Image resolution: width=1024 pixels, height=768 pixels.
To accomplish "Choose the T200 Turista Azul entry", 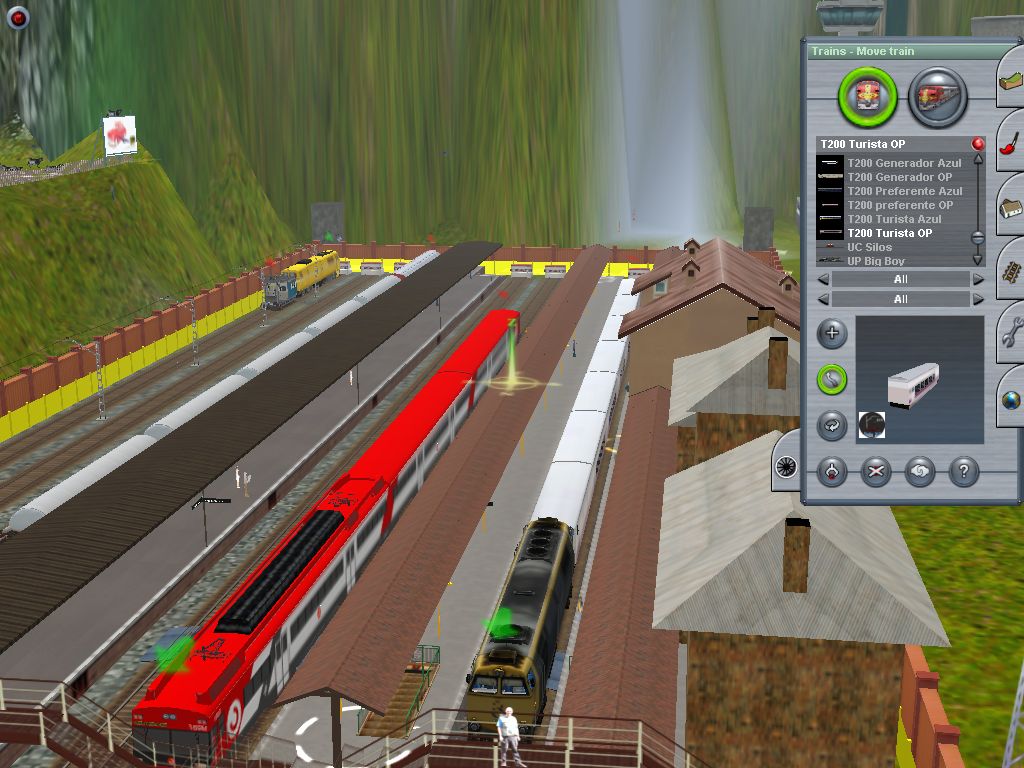I will (894, 219).
